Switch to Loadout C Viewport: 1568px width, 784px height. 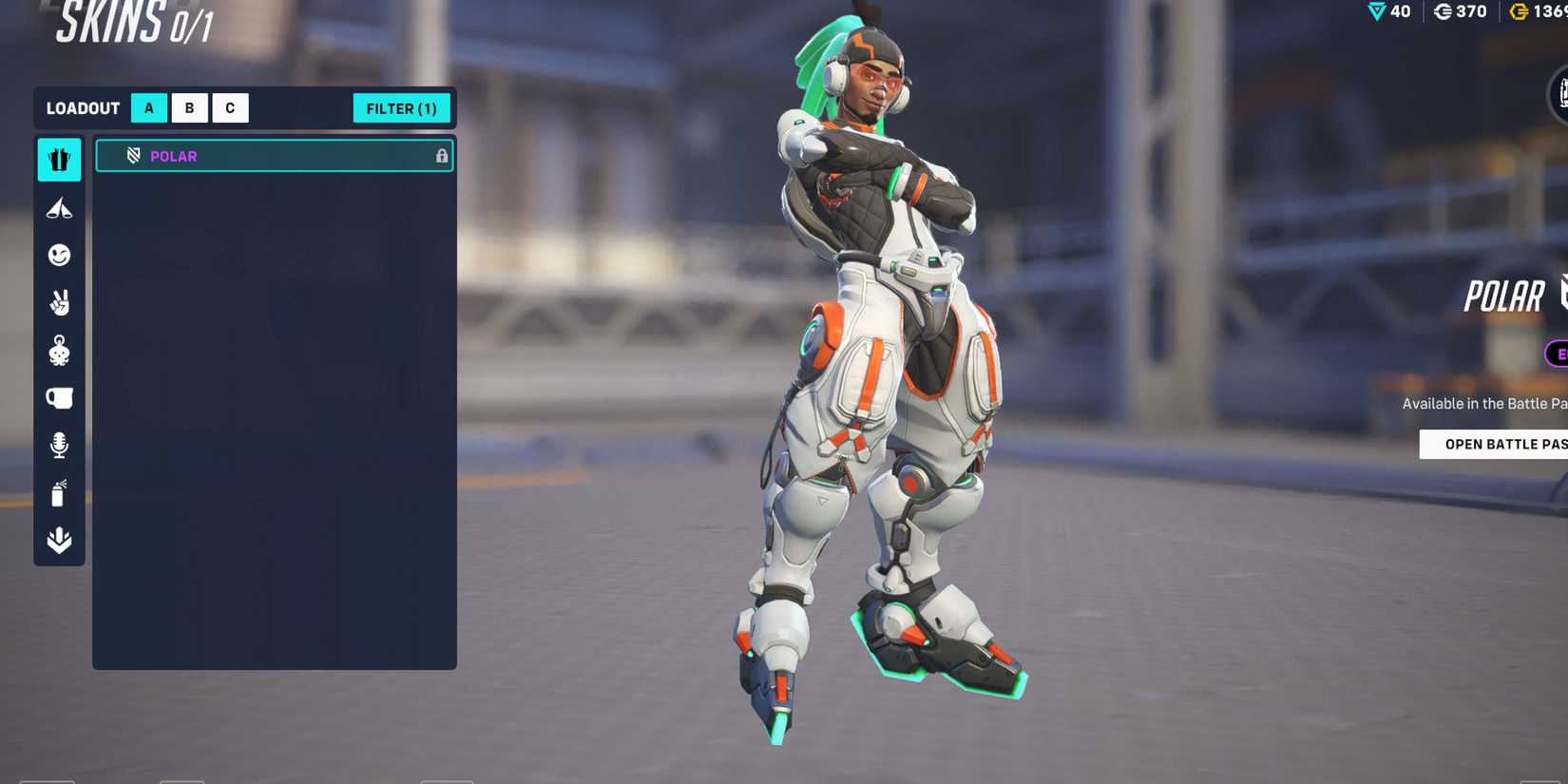click(x=230, y=108)
